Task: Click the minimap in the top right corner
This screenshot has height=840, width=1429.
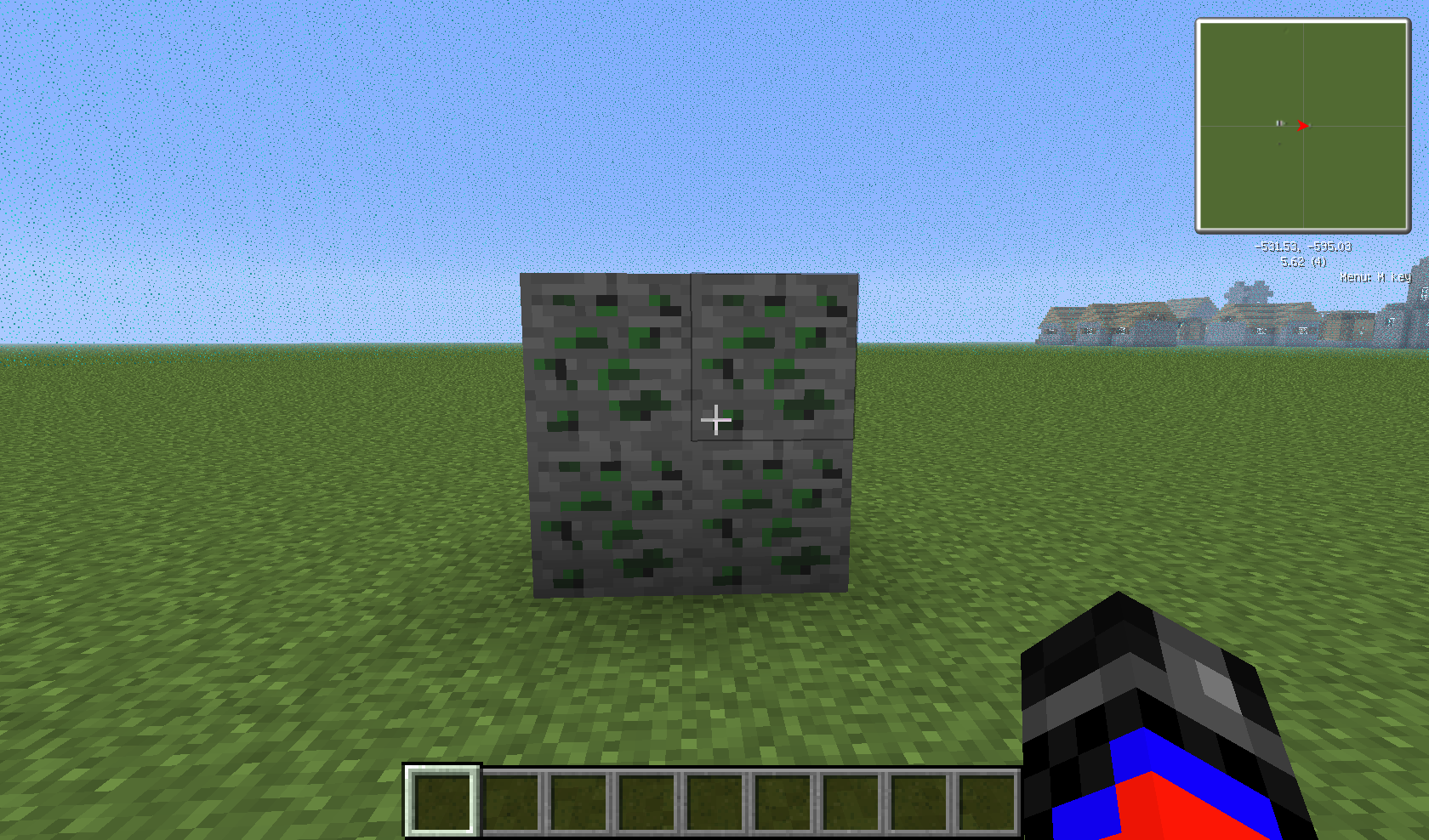Action: pyautogui.click(x=1304, y=128)
